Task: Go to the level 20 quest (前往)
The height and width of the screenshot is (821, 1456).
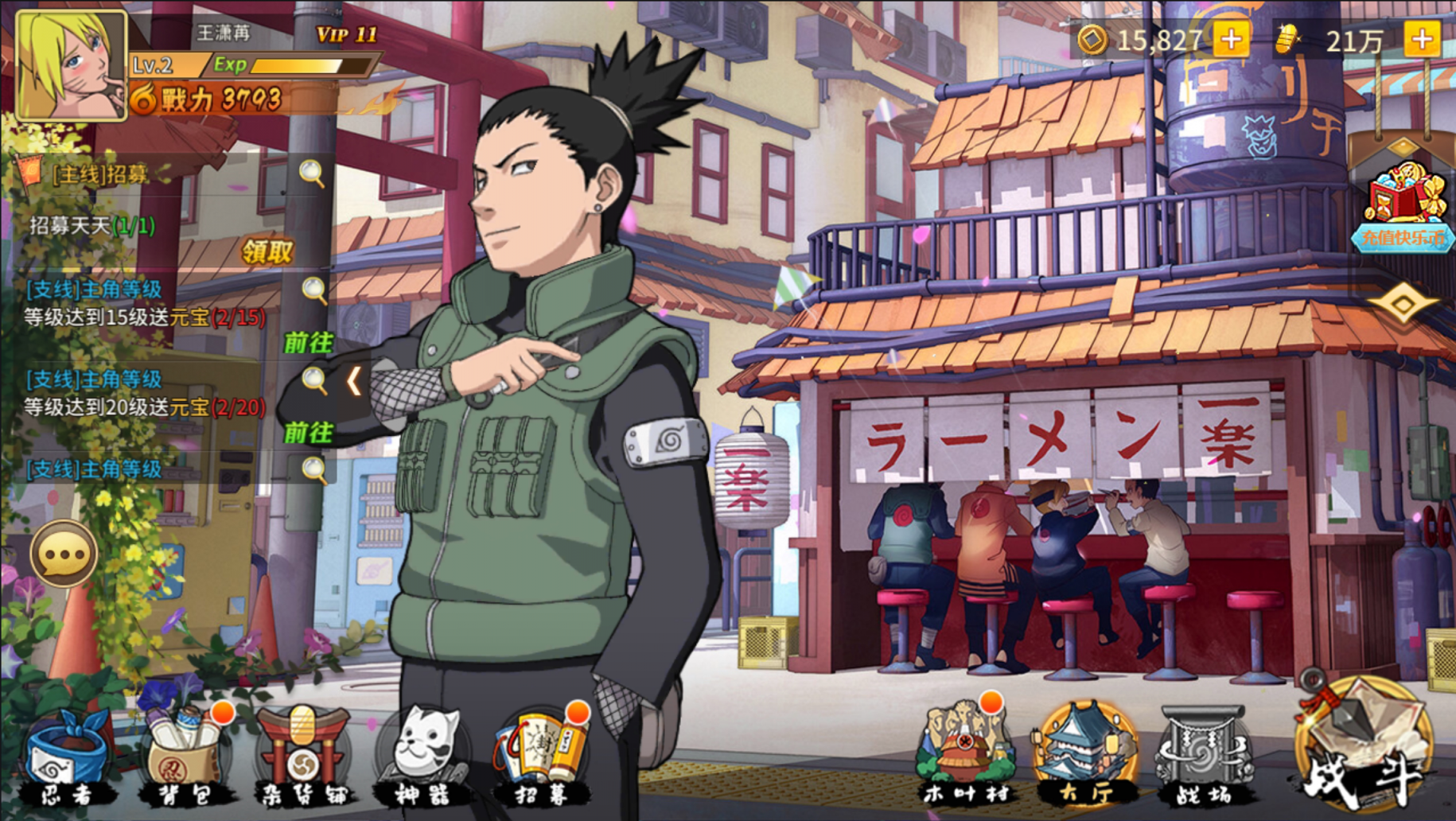Action: pyautogui.click(x=308, y=433)
